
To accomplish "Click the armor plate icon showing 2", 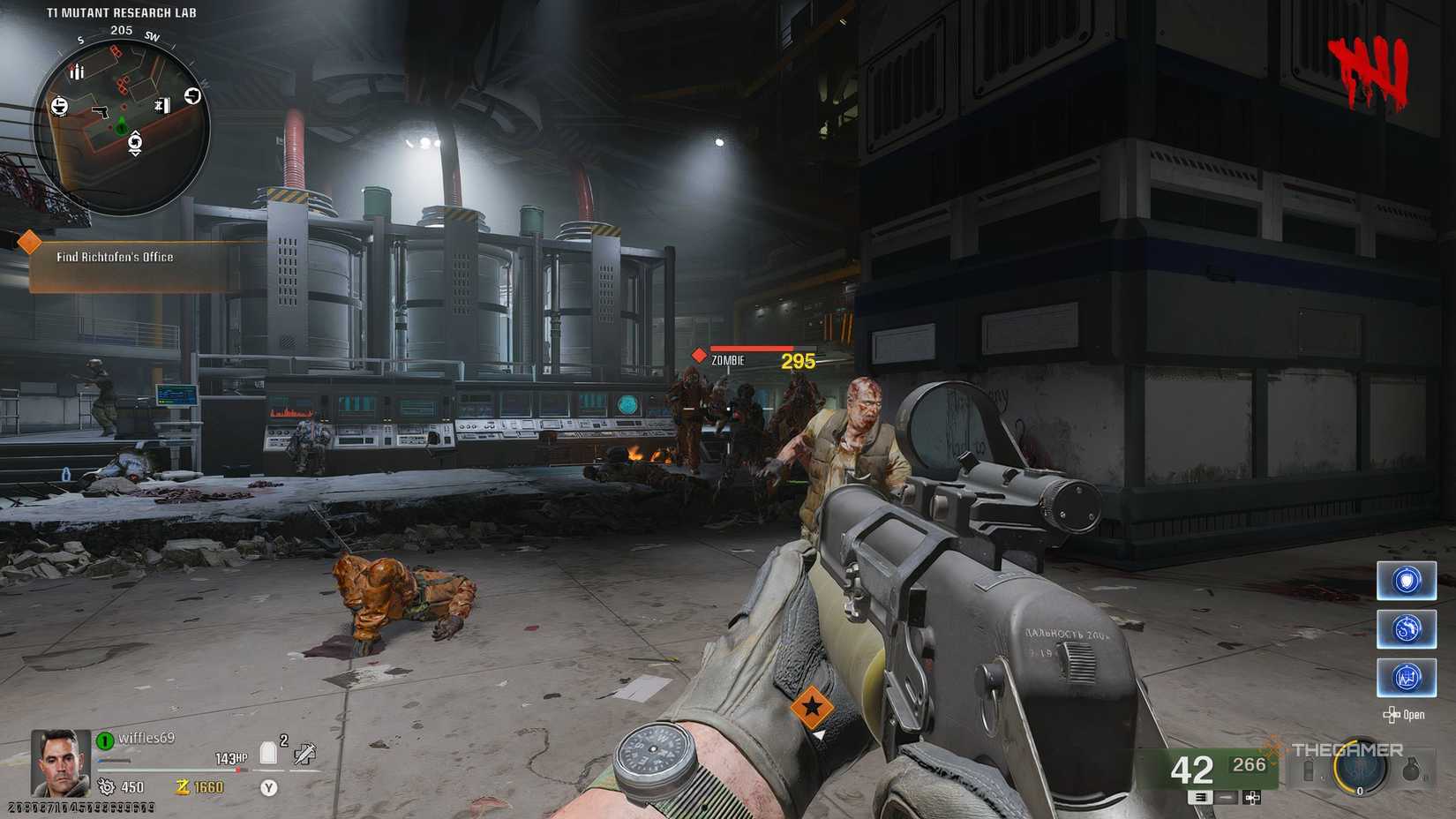I will (x=267, y=752).
